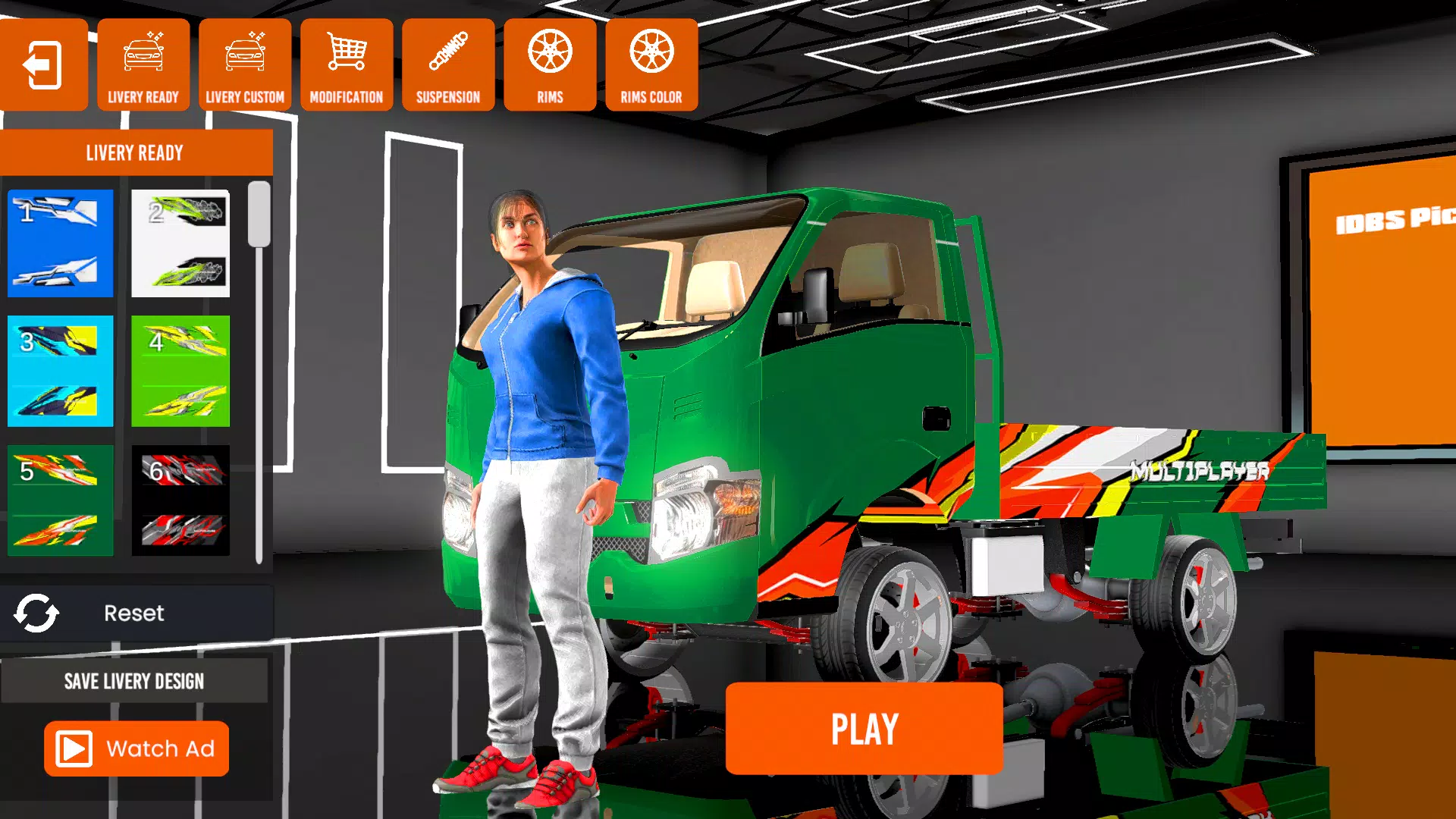The height and width of the screenshot is (819, 1456).
Task: Exit the garage with the back arrow icon
Action: point(43,64)
